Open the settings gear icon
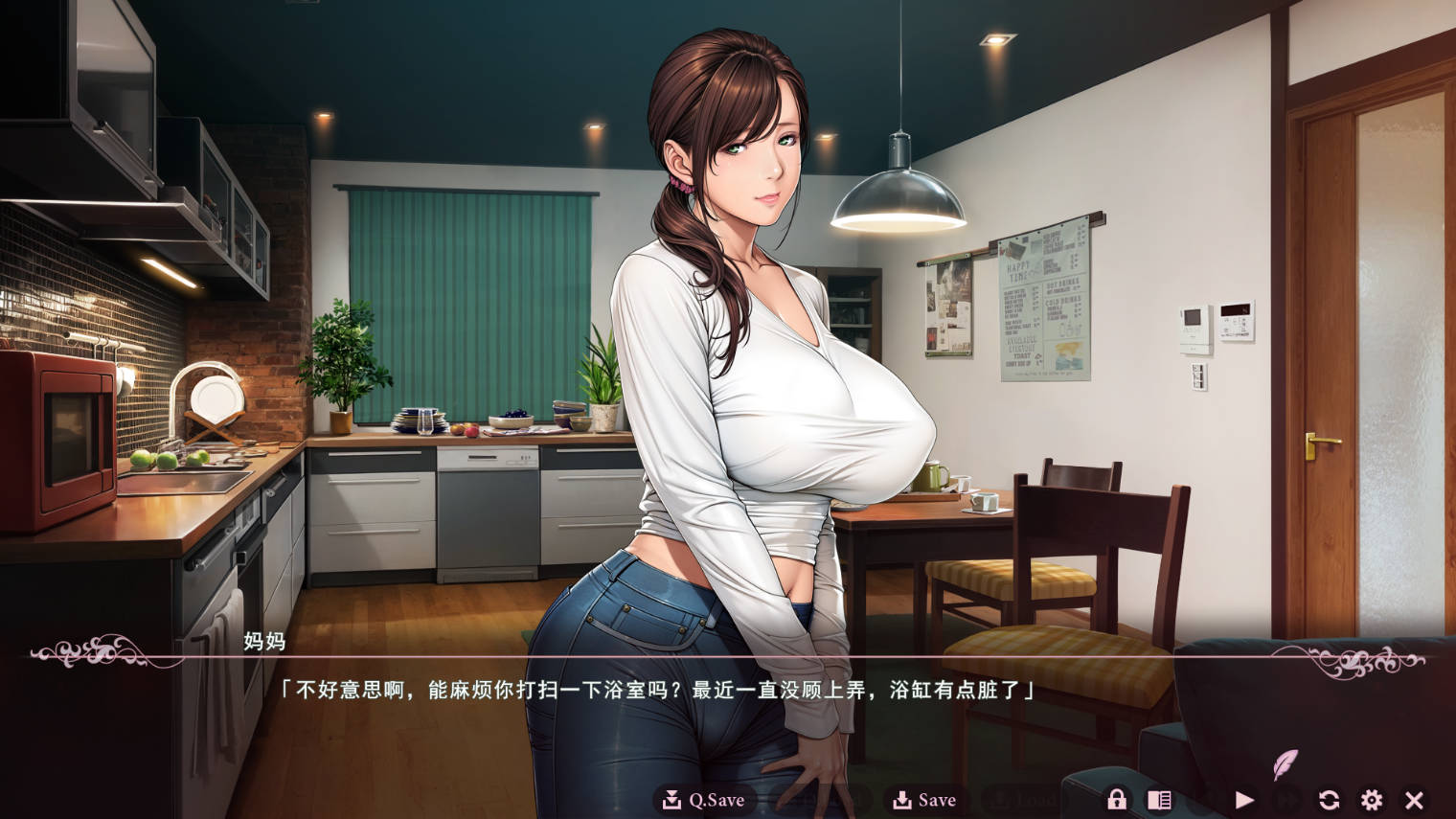This screenshot has width=1456, height=819. click(1373, 799)
